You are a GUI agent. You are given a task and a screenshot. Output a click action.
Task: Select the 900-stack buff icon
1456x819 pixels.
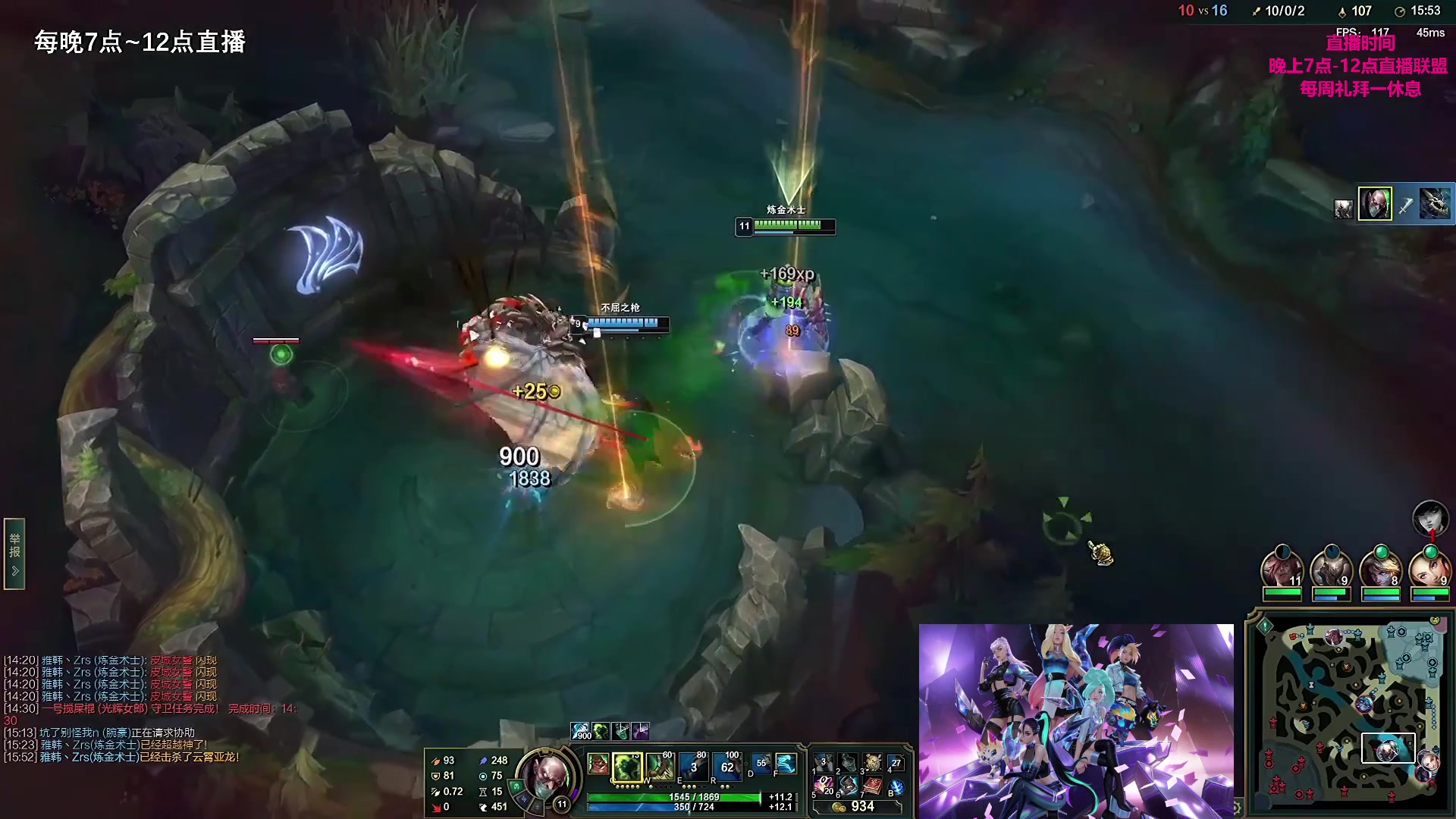click(580, 731)
